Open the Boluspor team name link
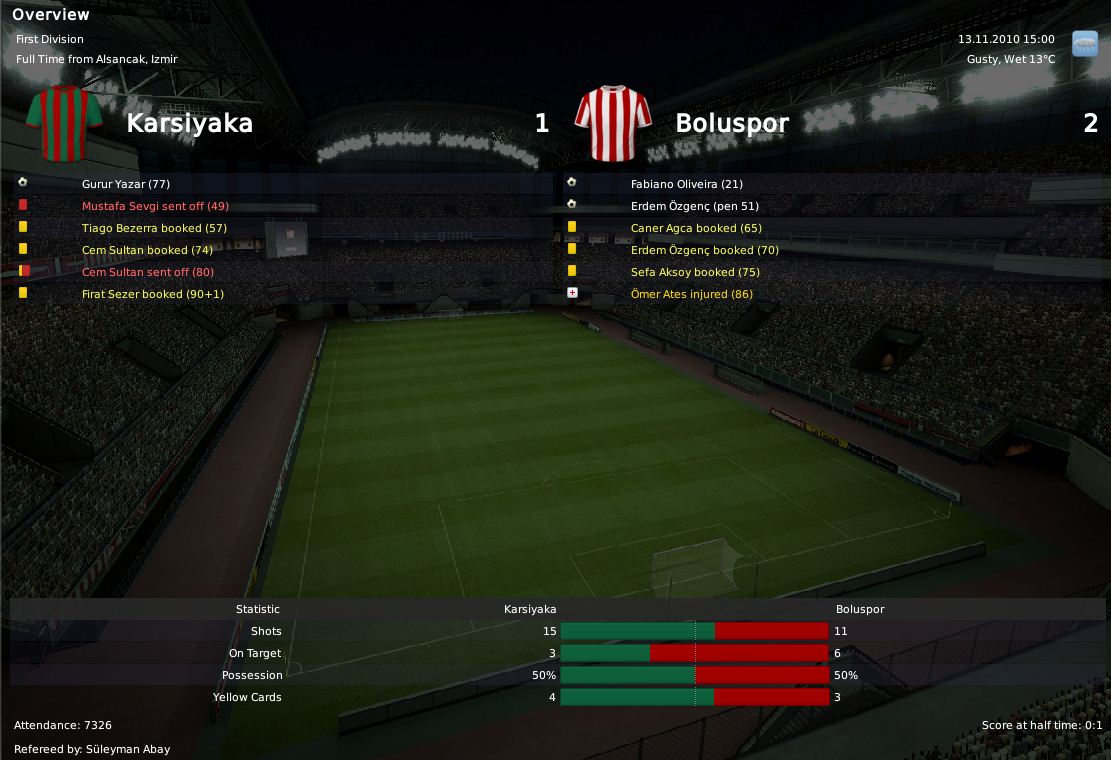Viewport: 1111px width, 760px height. point(732,123)
